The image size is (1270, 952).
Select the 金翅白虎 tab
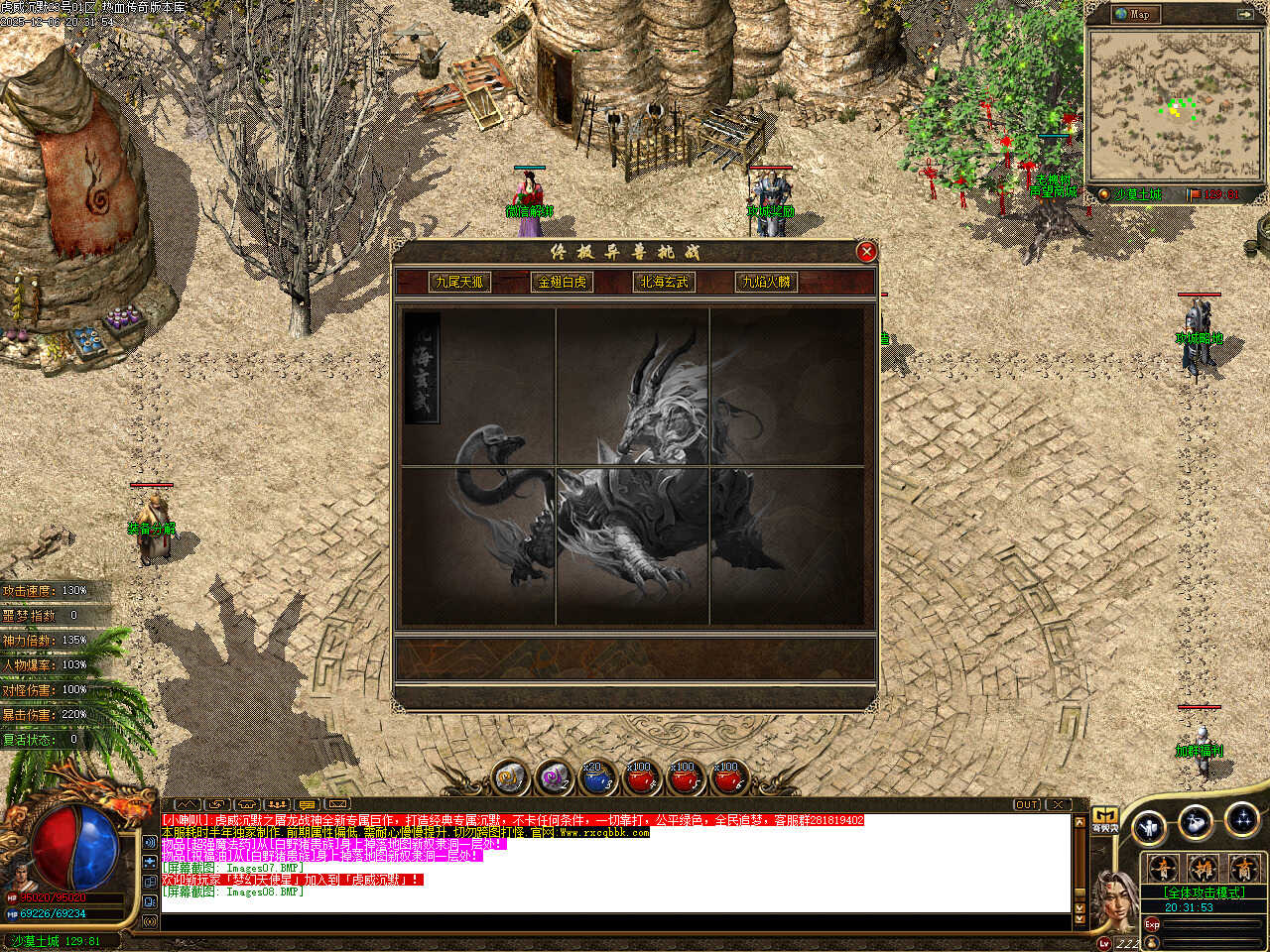pos(562,283)
